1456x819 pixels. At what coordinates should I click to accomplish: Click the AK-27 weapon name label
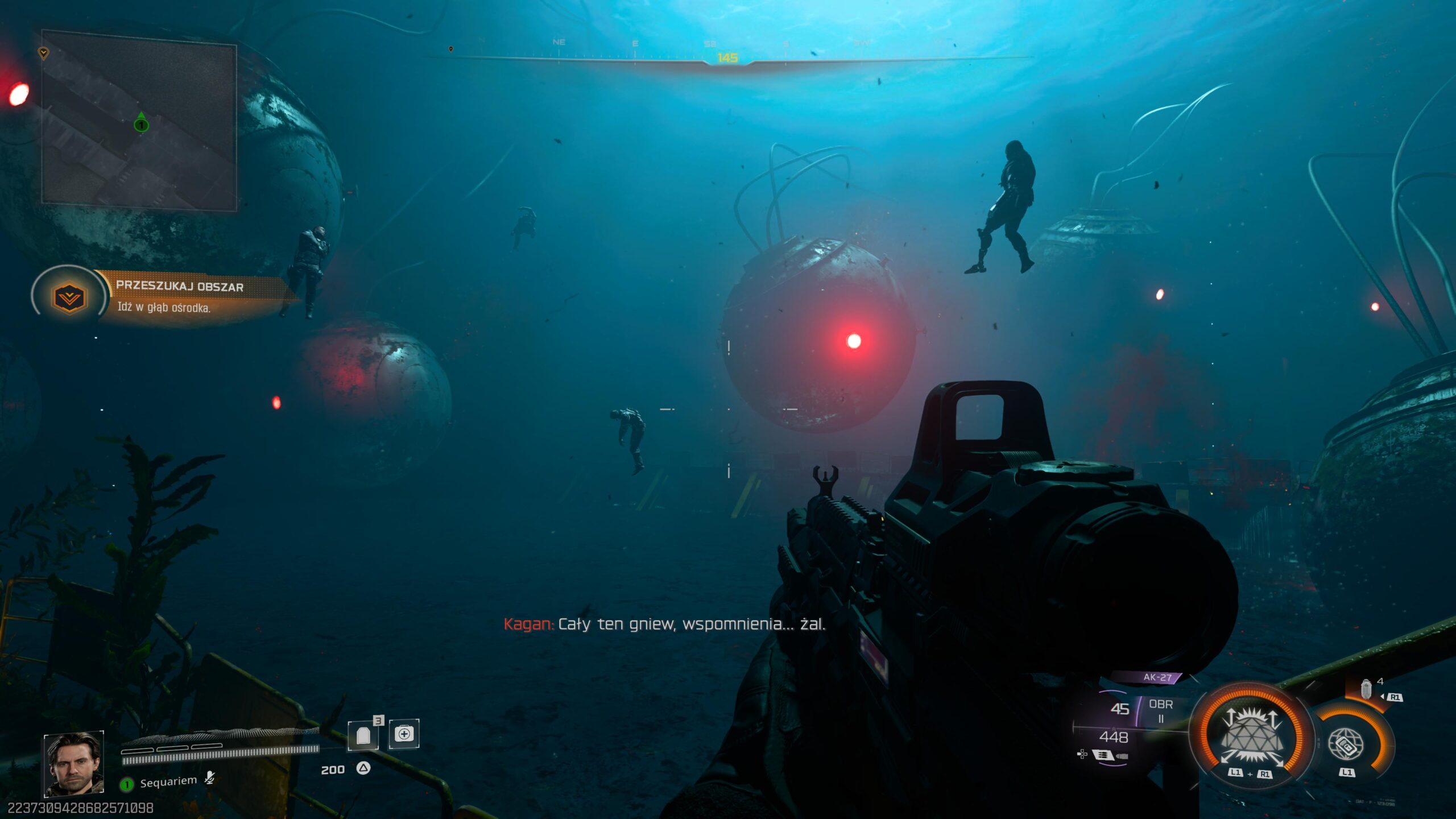[1157, 677]
